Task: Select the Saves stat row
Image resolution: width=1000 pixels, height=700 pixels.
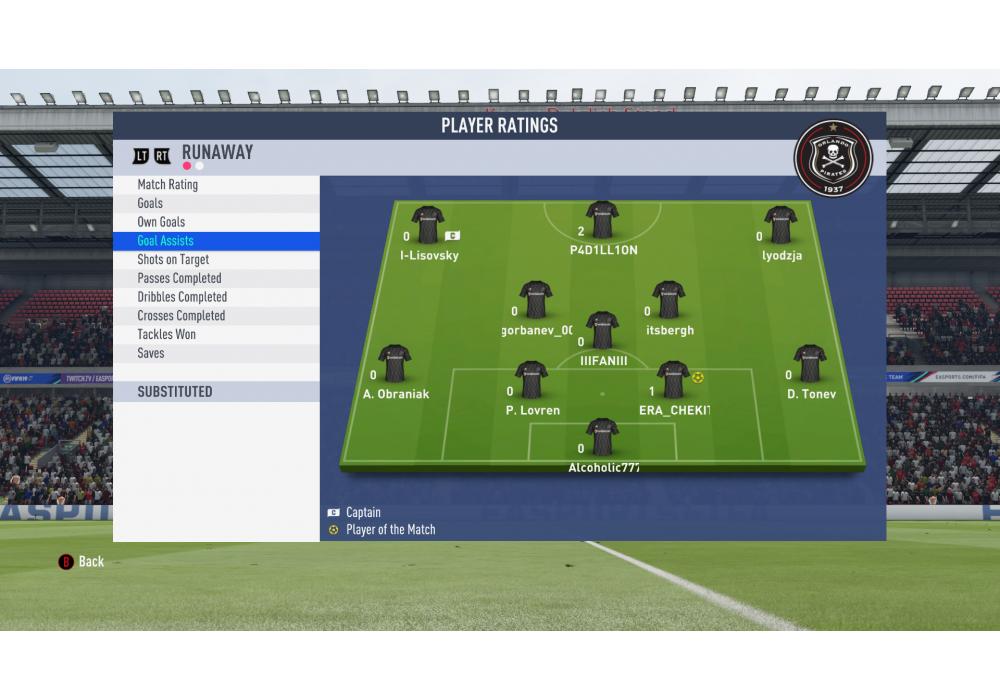Action: [151, 353]
